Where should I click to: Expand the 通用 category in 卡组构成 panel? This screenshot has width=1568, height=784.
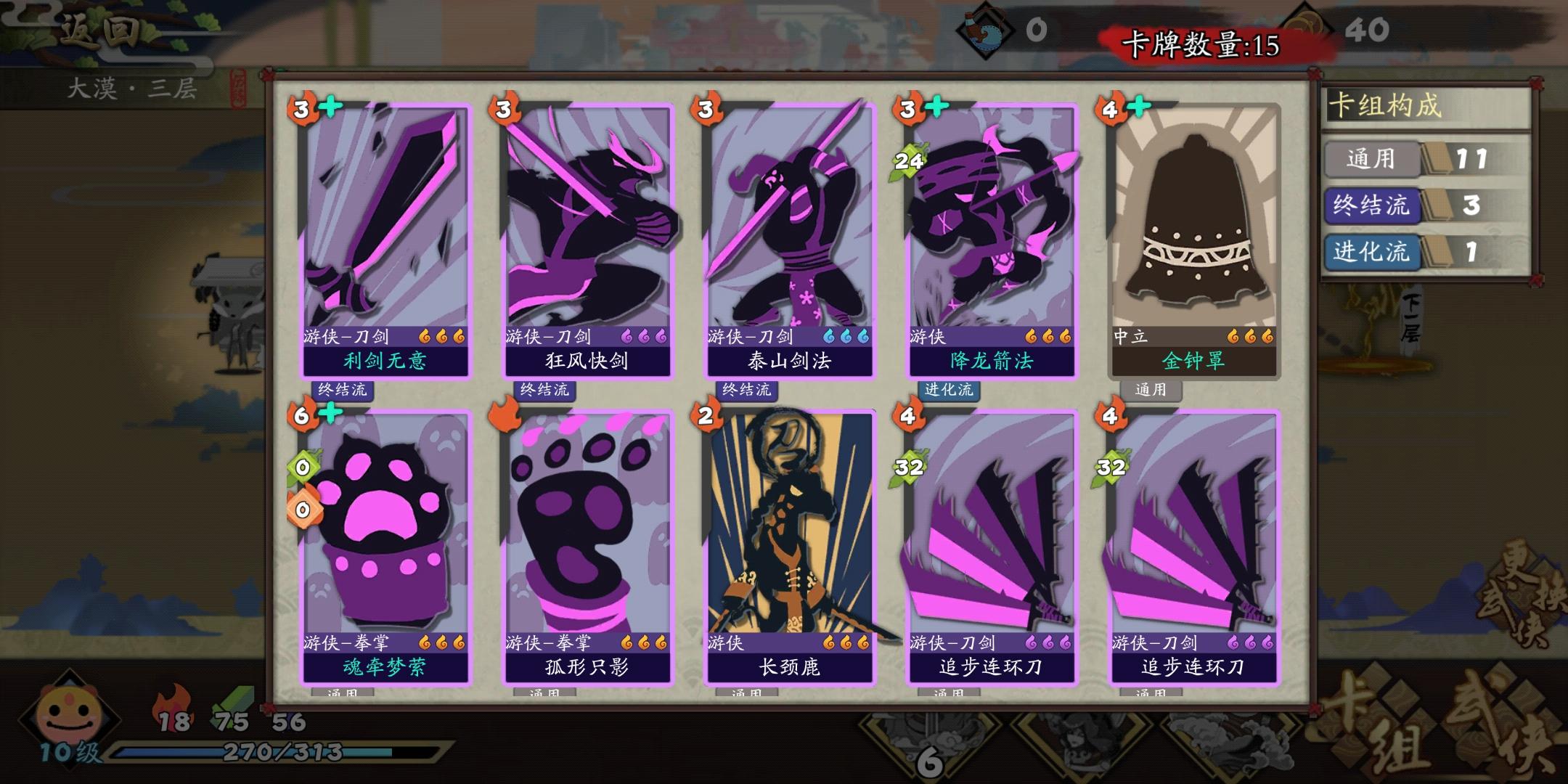1373,158
